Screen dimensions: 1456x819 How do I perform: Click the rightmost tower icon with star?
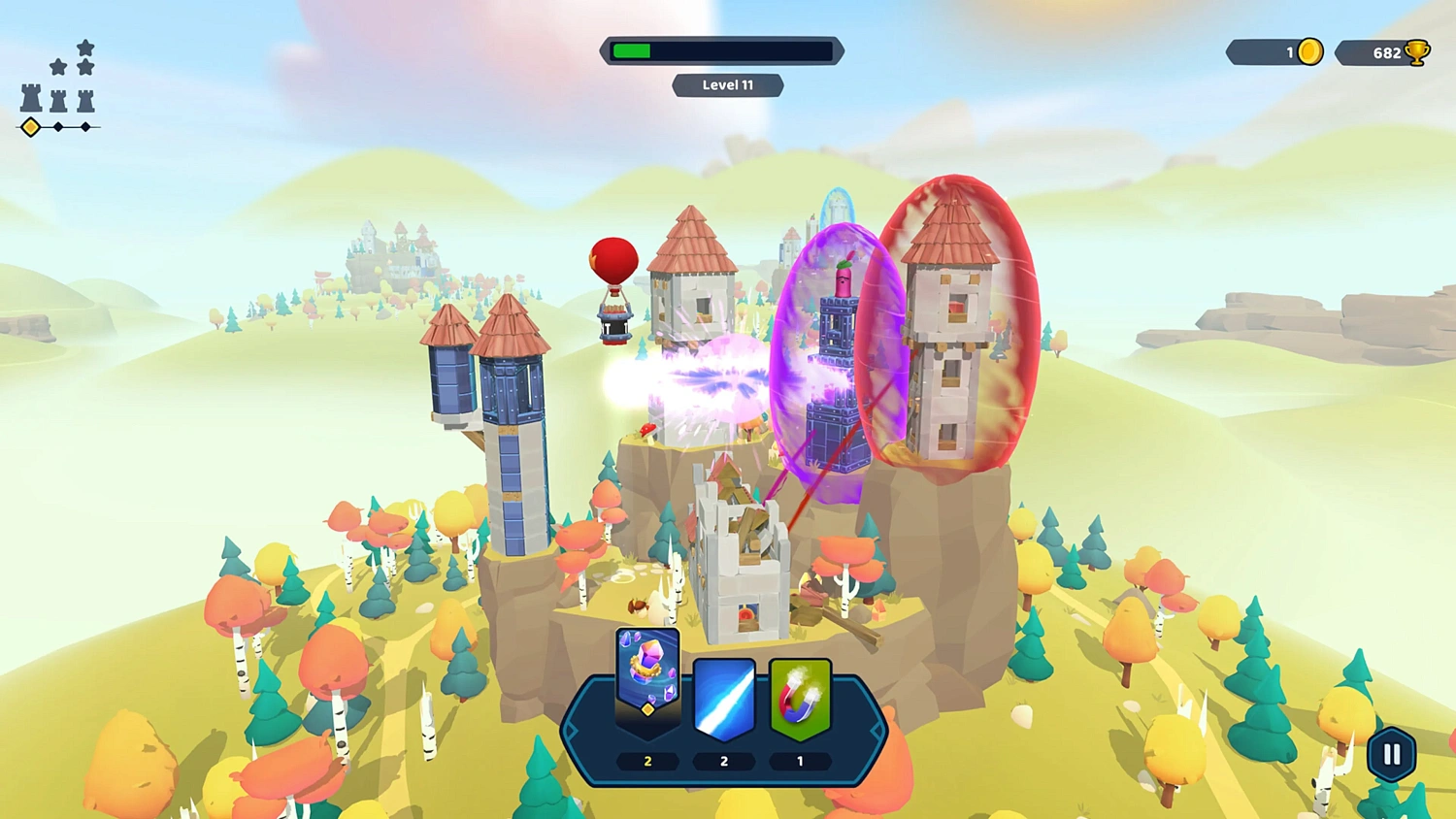click(x=85, y=100)
